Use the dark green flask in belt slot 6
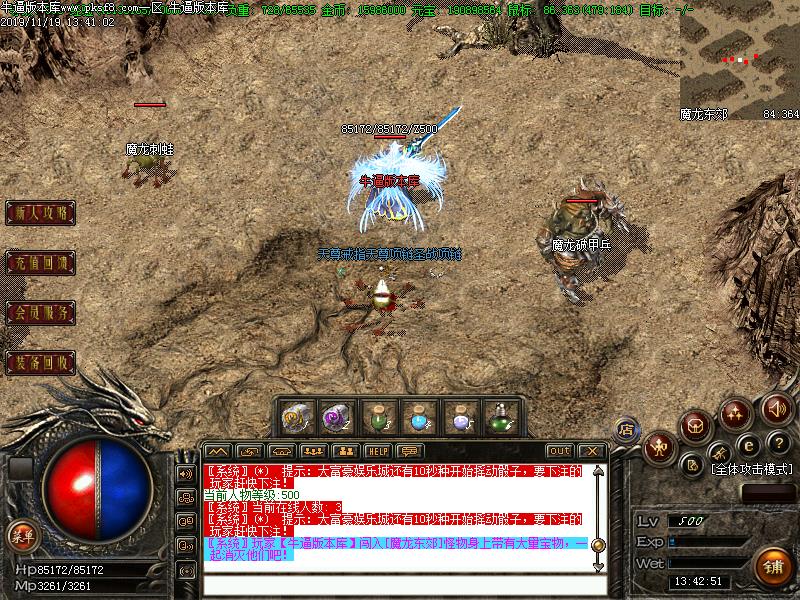This screenshot has width=800, height=600. click(500, 417)
